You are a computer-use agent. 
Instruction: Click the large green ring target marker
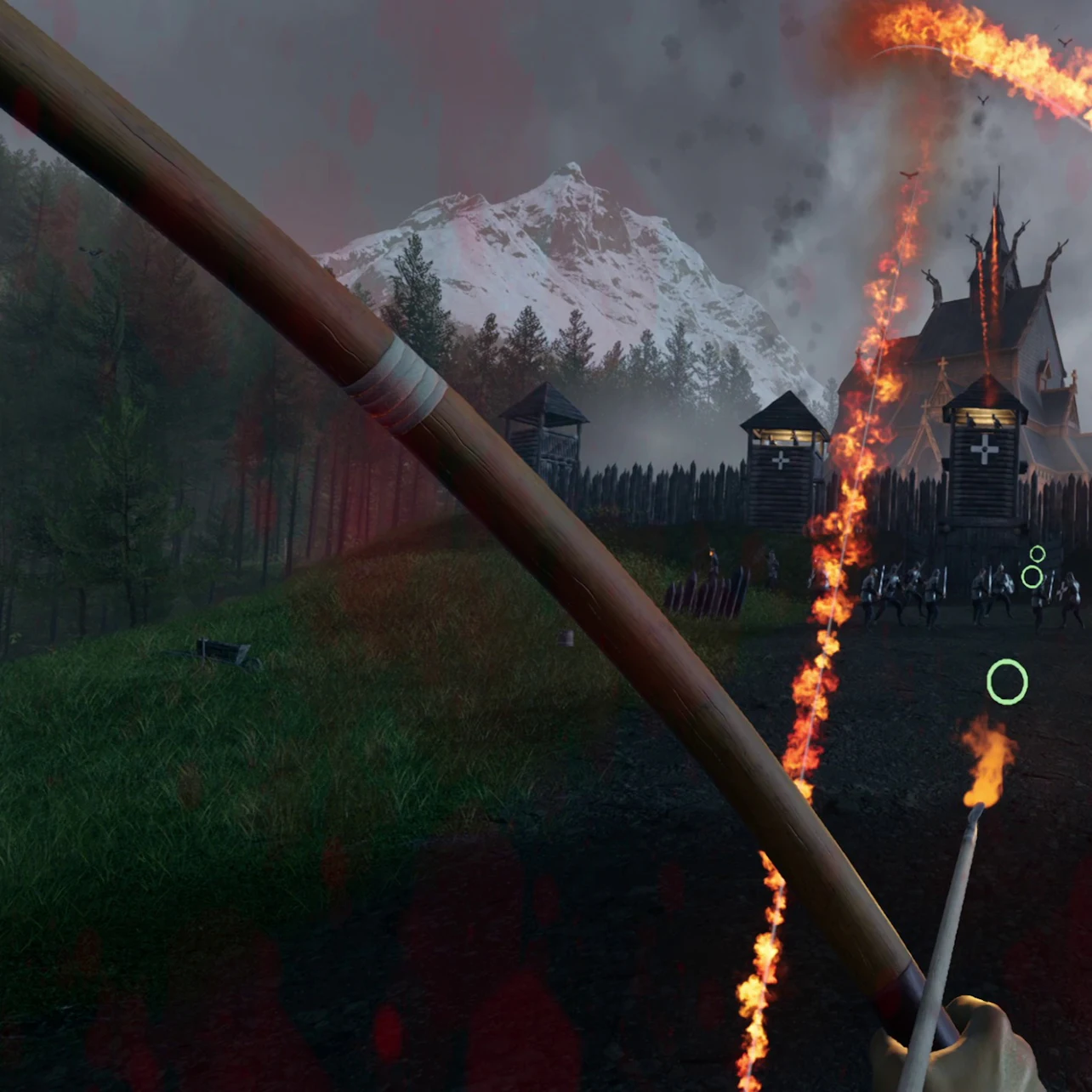[1007, 680]
